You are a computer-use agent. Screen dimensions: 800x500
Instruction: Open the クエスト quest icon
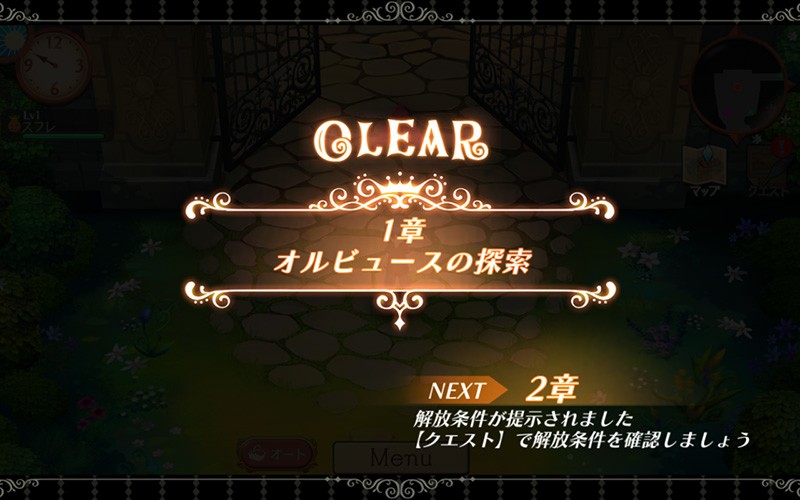pos(767,168)
